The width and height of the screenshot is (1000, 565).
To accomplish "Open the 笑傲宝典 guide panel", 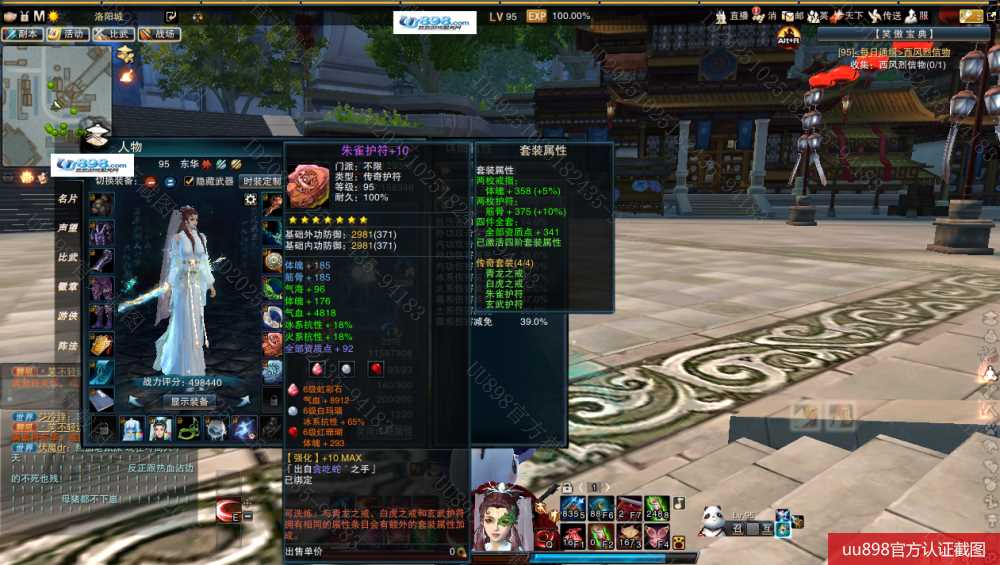I will 890,33.
